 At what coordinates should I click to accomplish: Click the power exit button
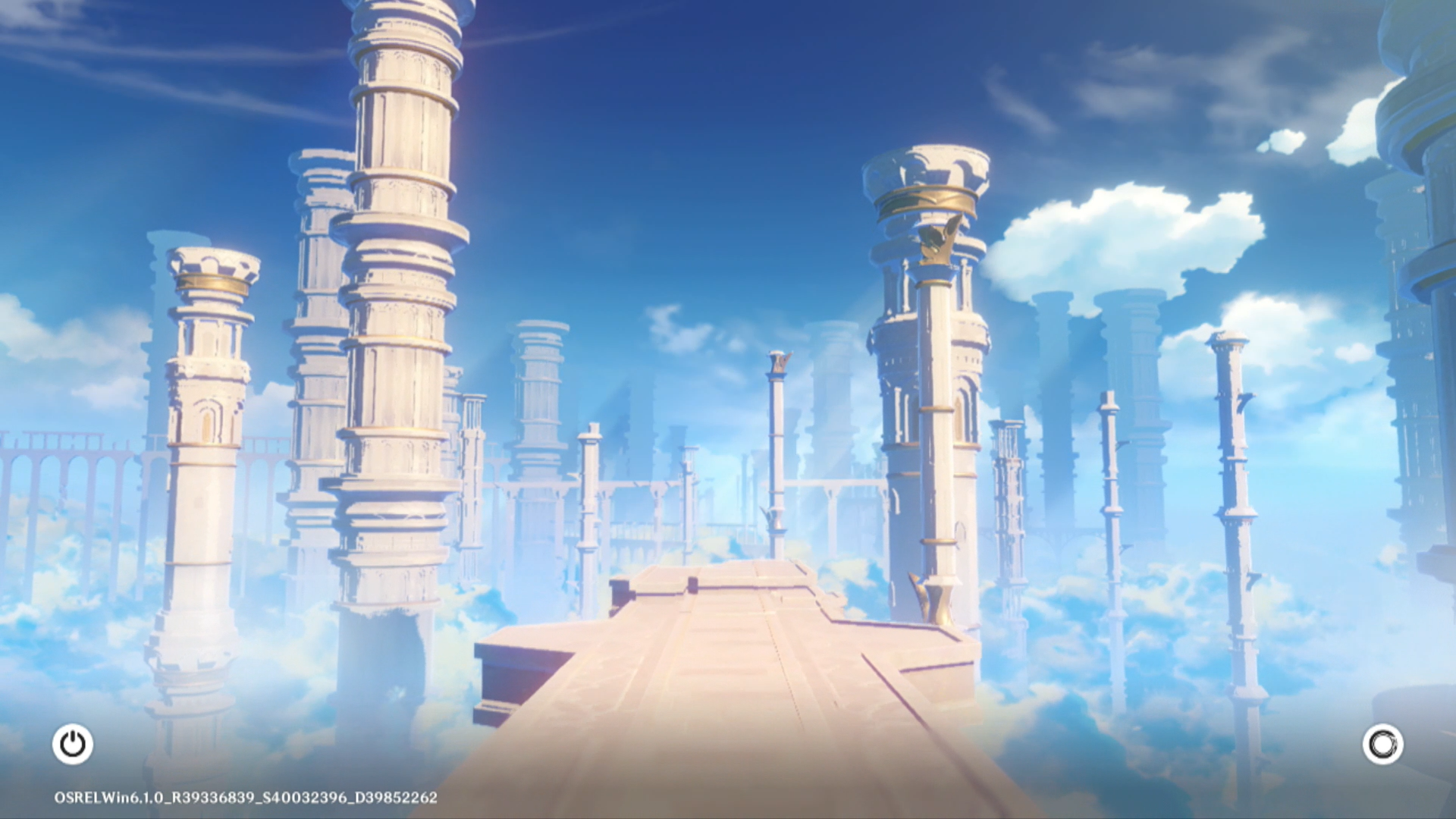tap(73, 744)
